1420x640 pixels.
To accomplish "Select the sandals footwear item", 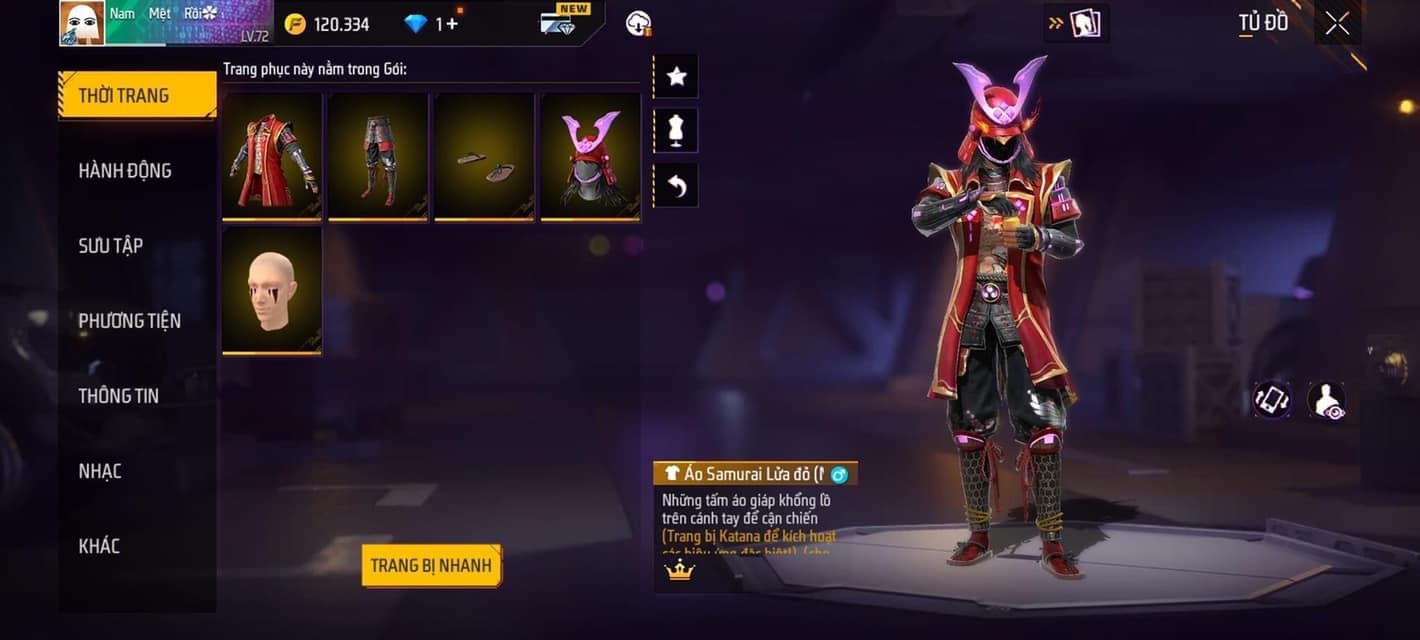I will point(484,156).
